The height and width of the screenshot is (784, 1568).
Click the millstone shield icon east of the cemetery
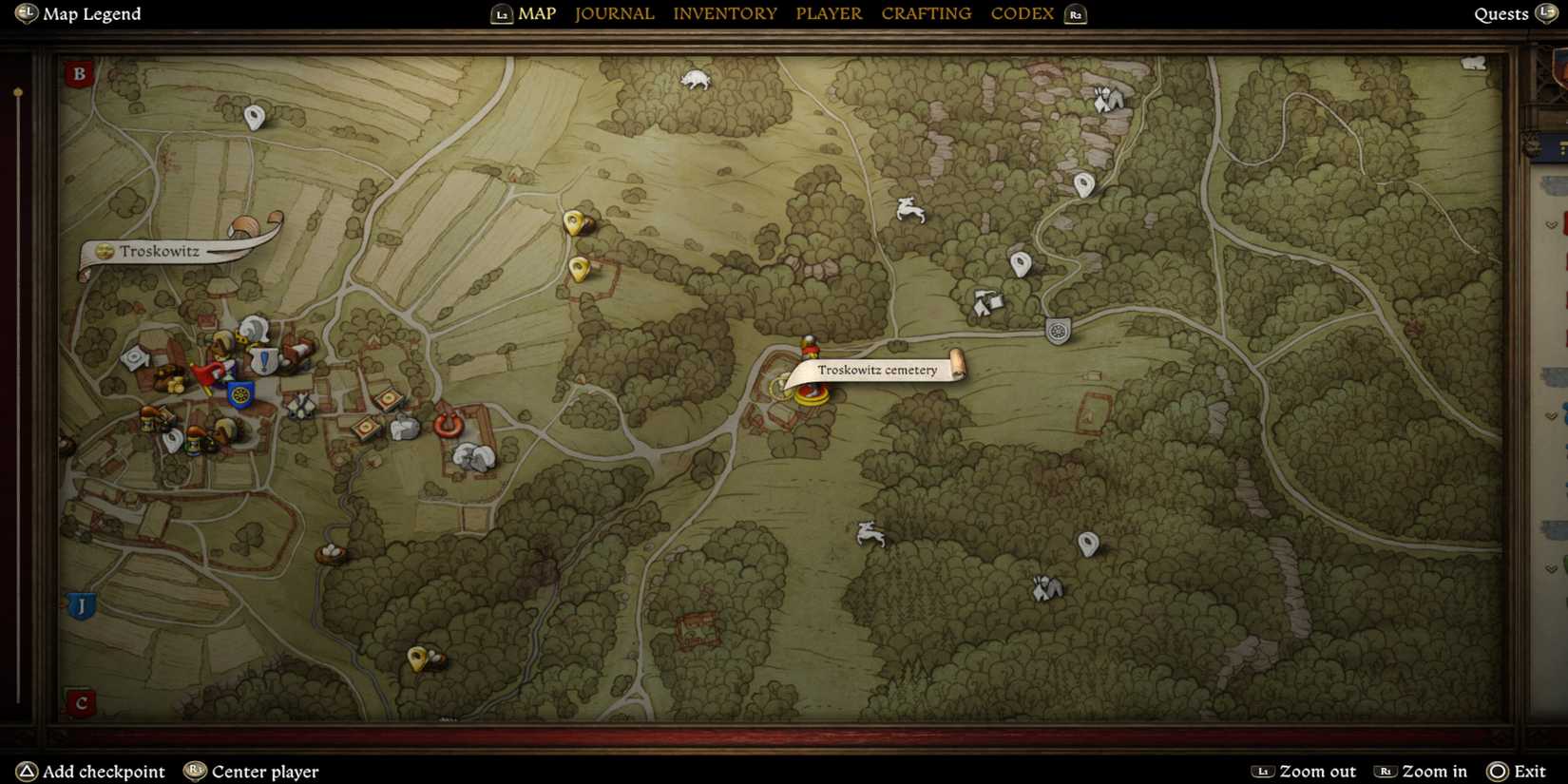(1058, 332)
